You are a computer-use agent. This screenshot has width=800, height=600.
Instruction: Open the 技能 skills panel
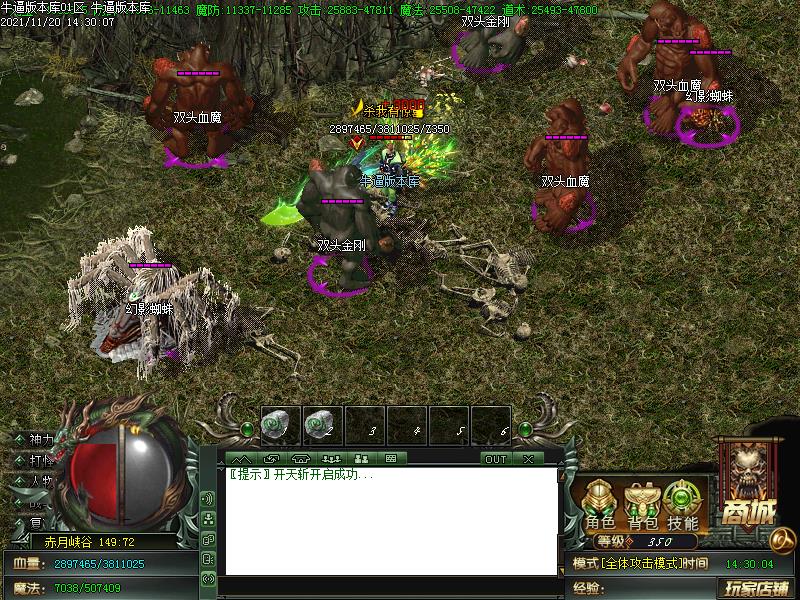[683, 506]
